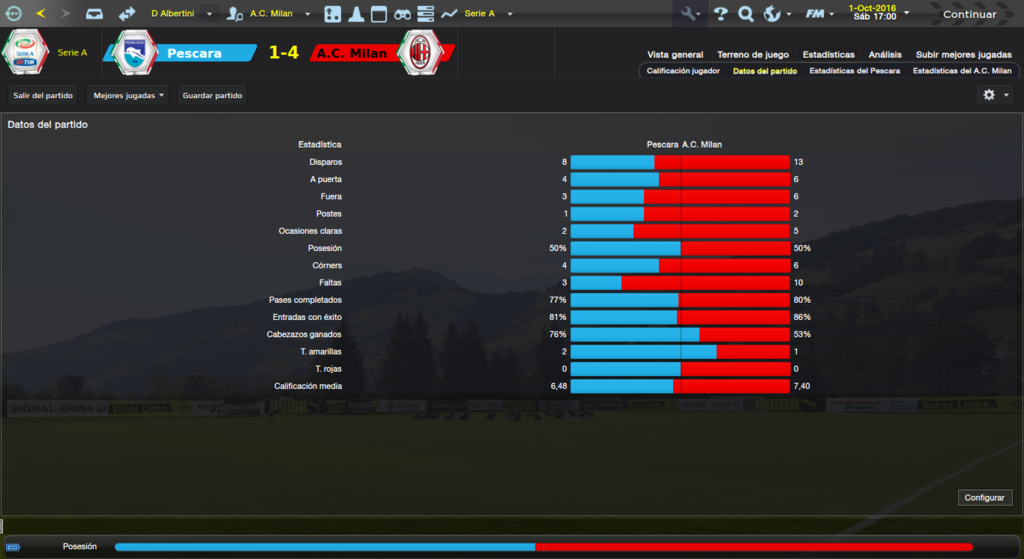Open the magnifying glass search

745,14
